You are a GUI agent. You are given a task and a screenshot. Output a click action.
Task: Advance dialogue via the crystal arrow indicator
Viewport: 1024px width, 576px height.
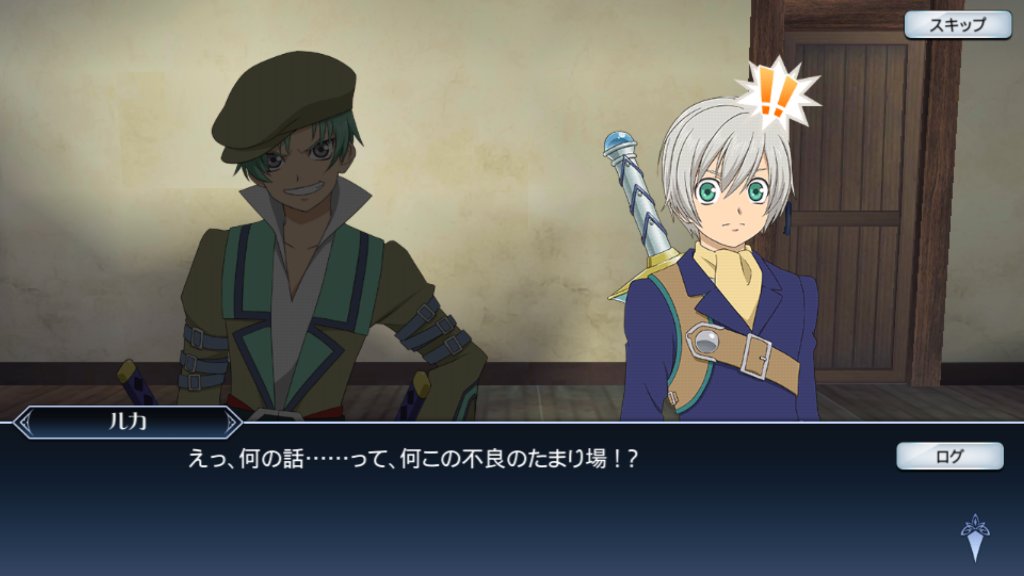pos(974,537)
